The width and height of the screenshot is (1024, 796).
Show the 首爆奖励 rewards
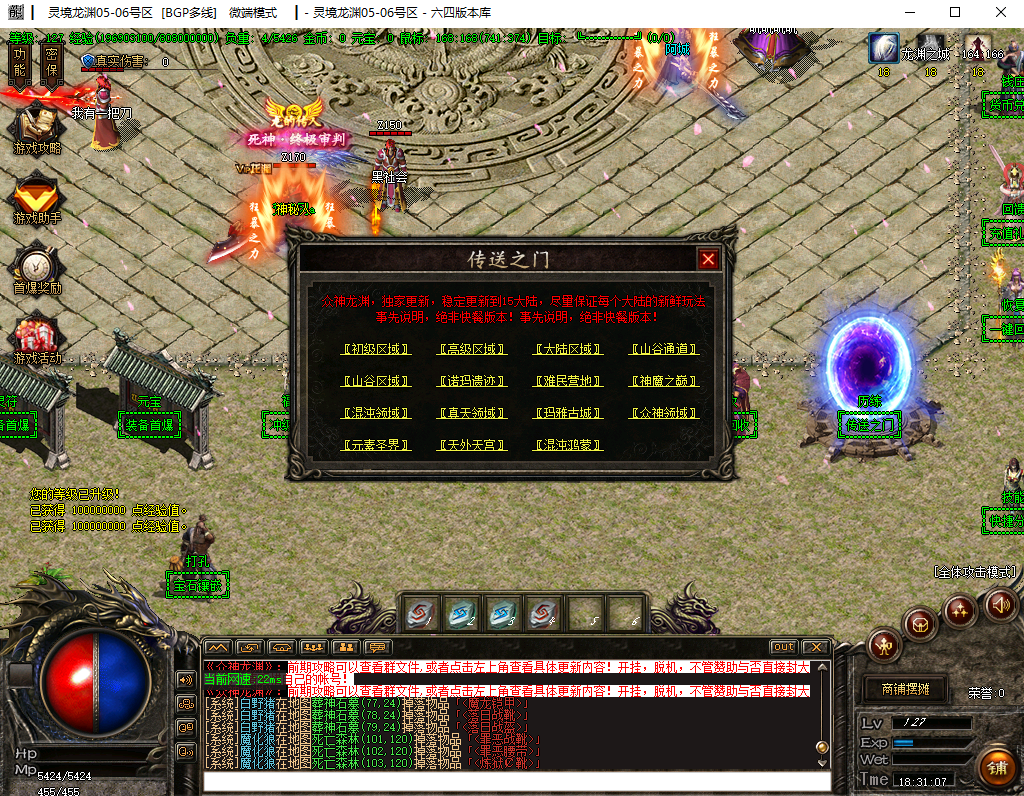(x=36, y=268)
